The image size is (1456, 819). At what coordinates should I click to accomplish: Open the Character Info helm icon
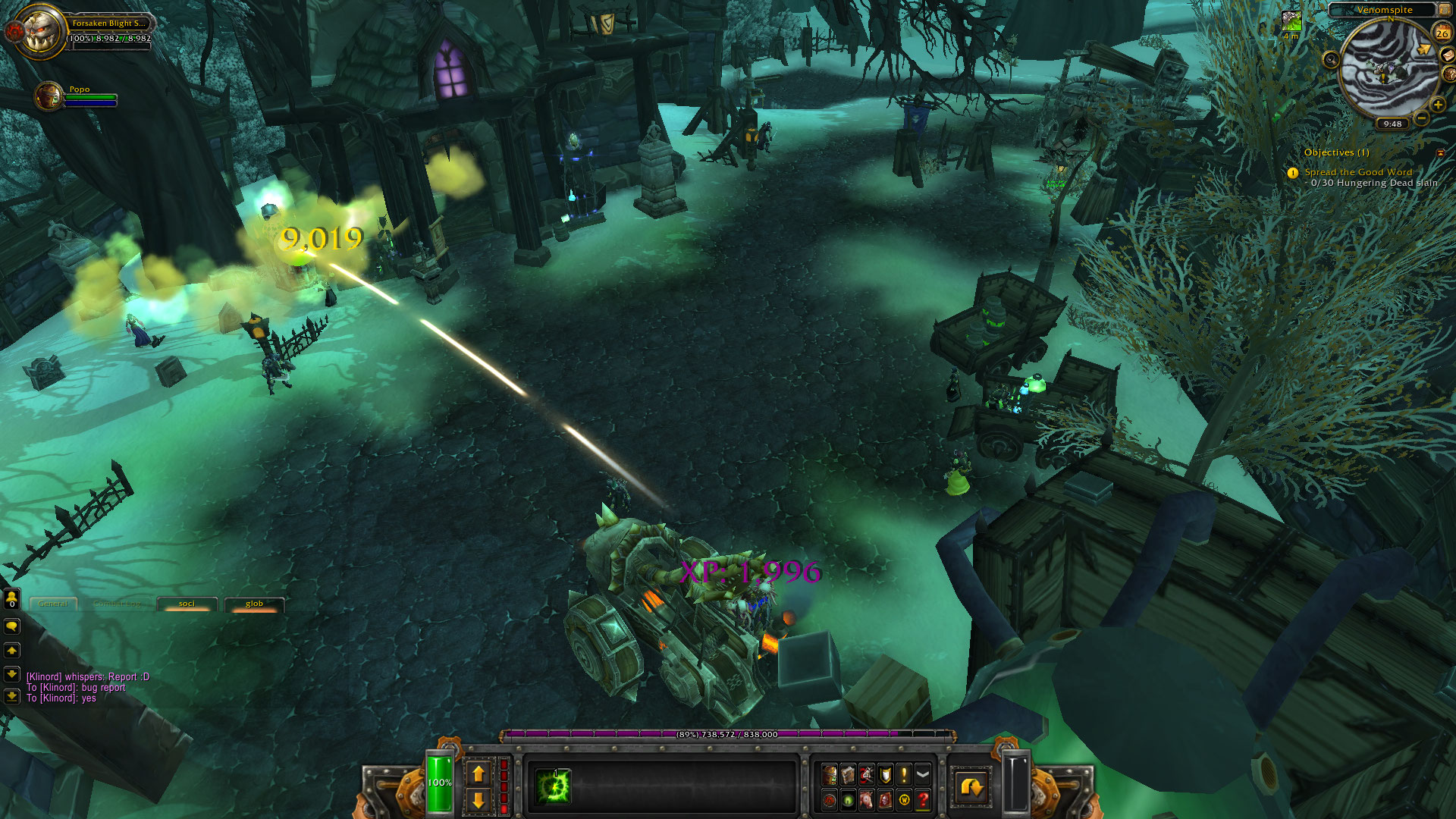(829, 774)
